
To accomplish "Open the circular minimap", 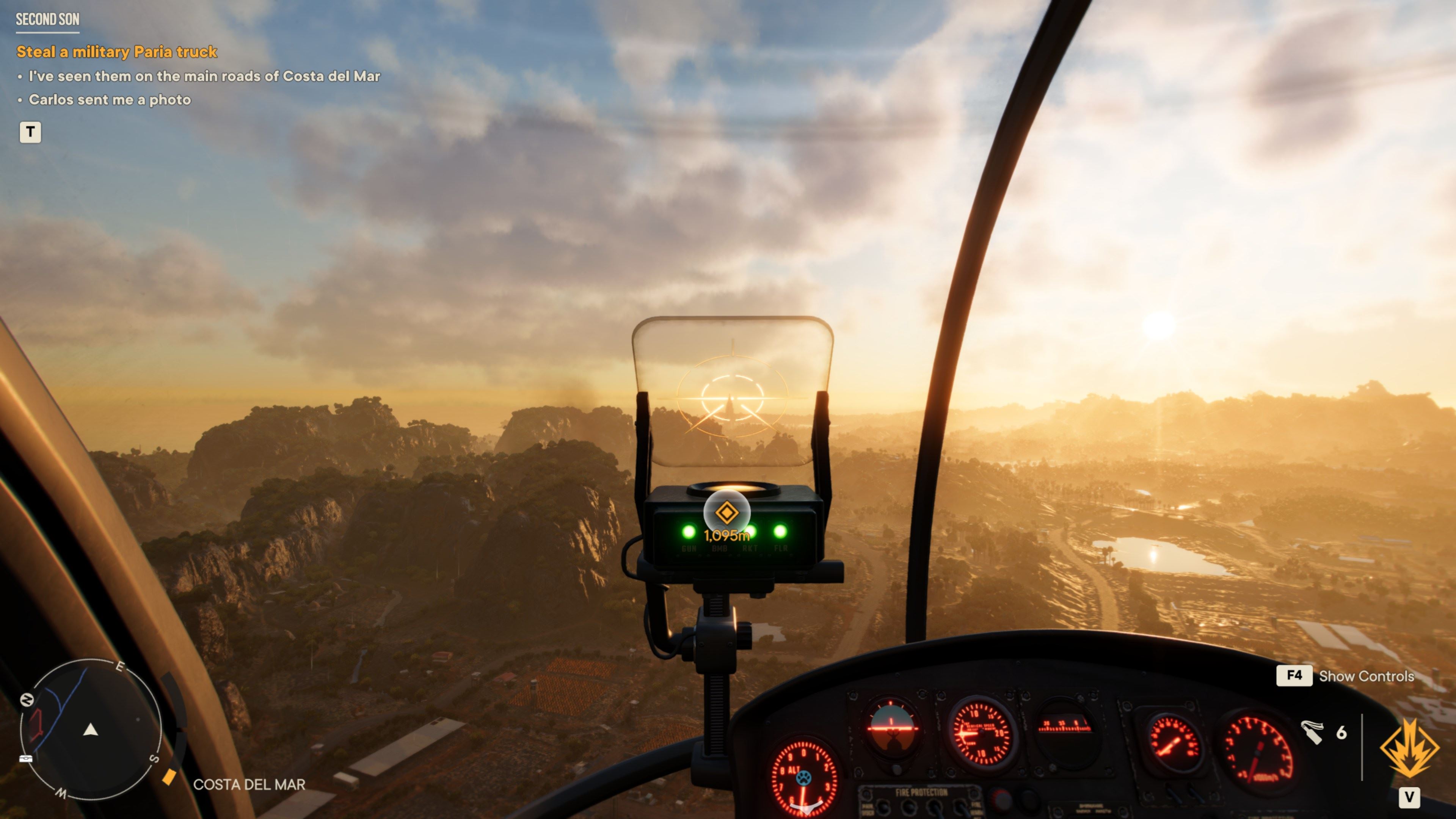I will [91, 729].
